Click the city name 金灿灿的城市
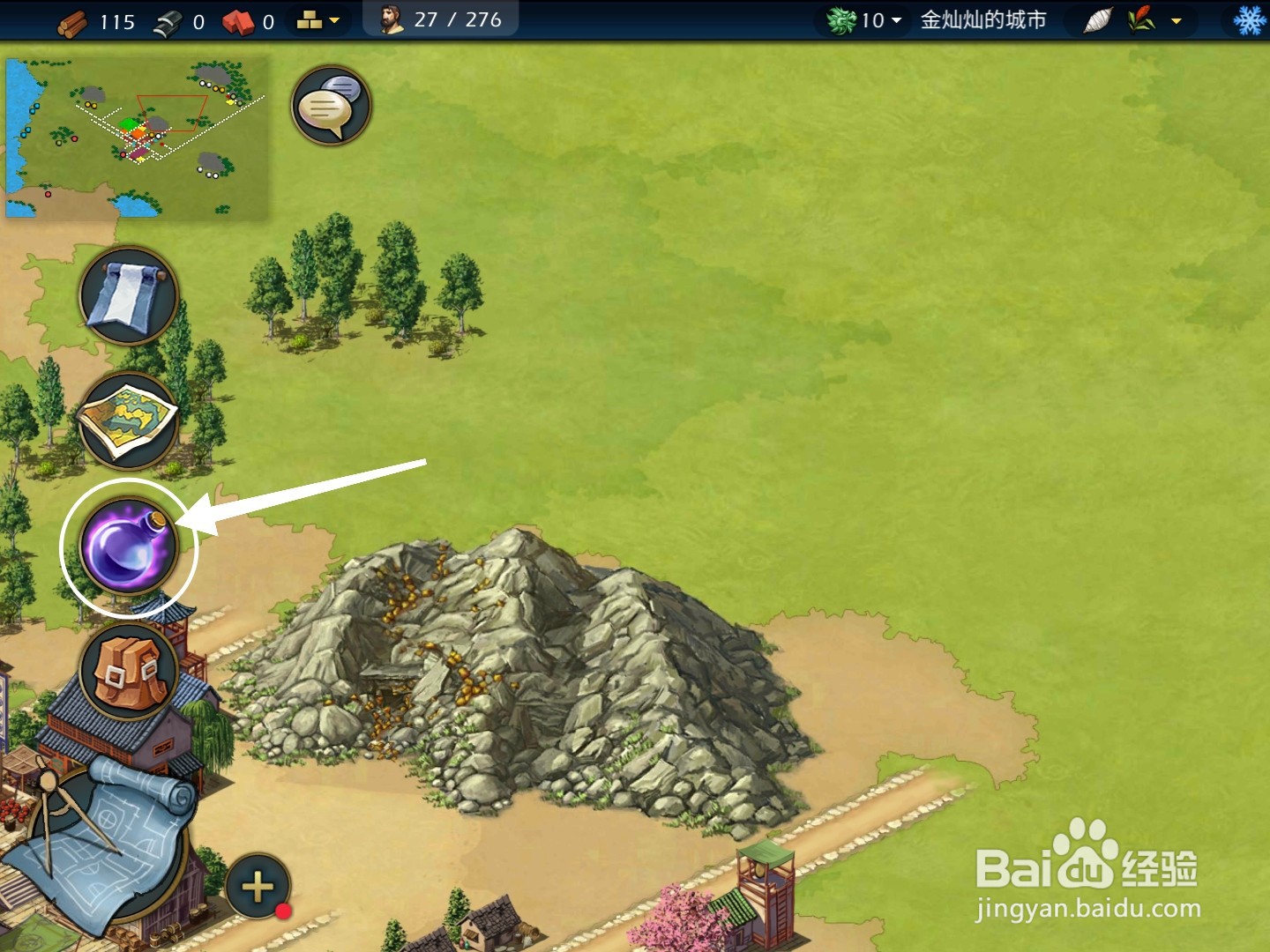 (x=983, y=20)
